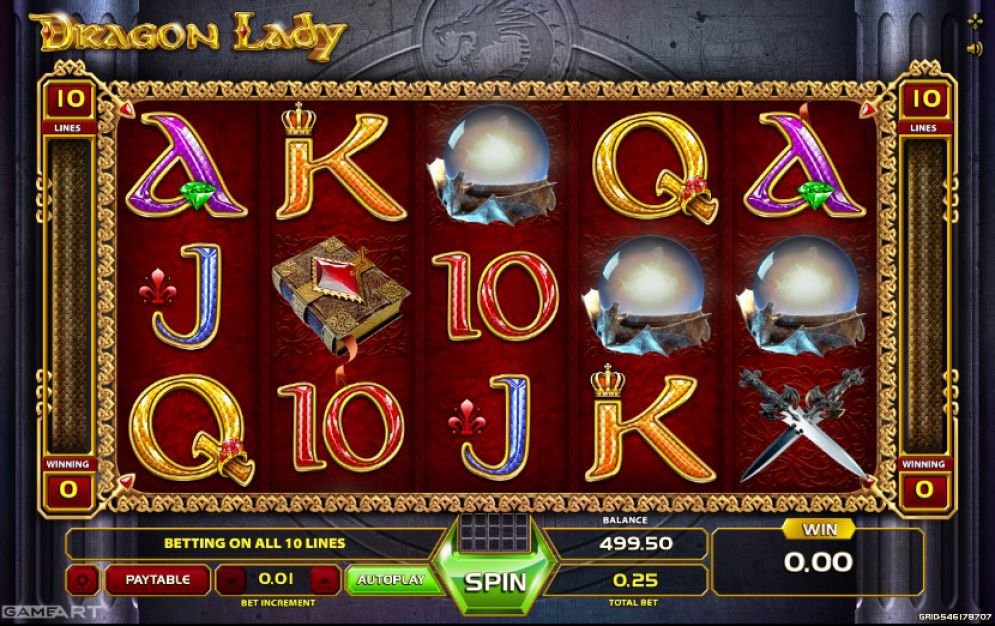Spin the reels with the green SPIN button
The width and height of the screenshot is (995, 626).
[x=495, y=581]
